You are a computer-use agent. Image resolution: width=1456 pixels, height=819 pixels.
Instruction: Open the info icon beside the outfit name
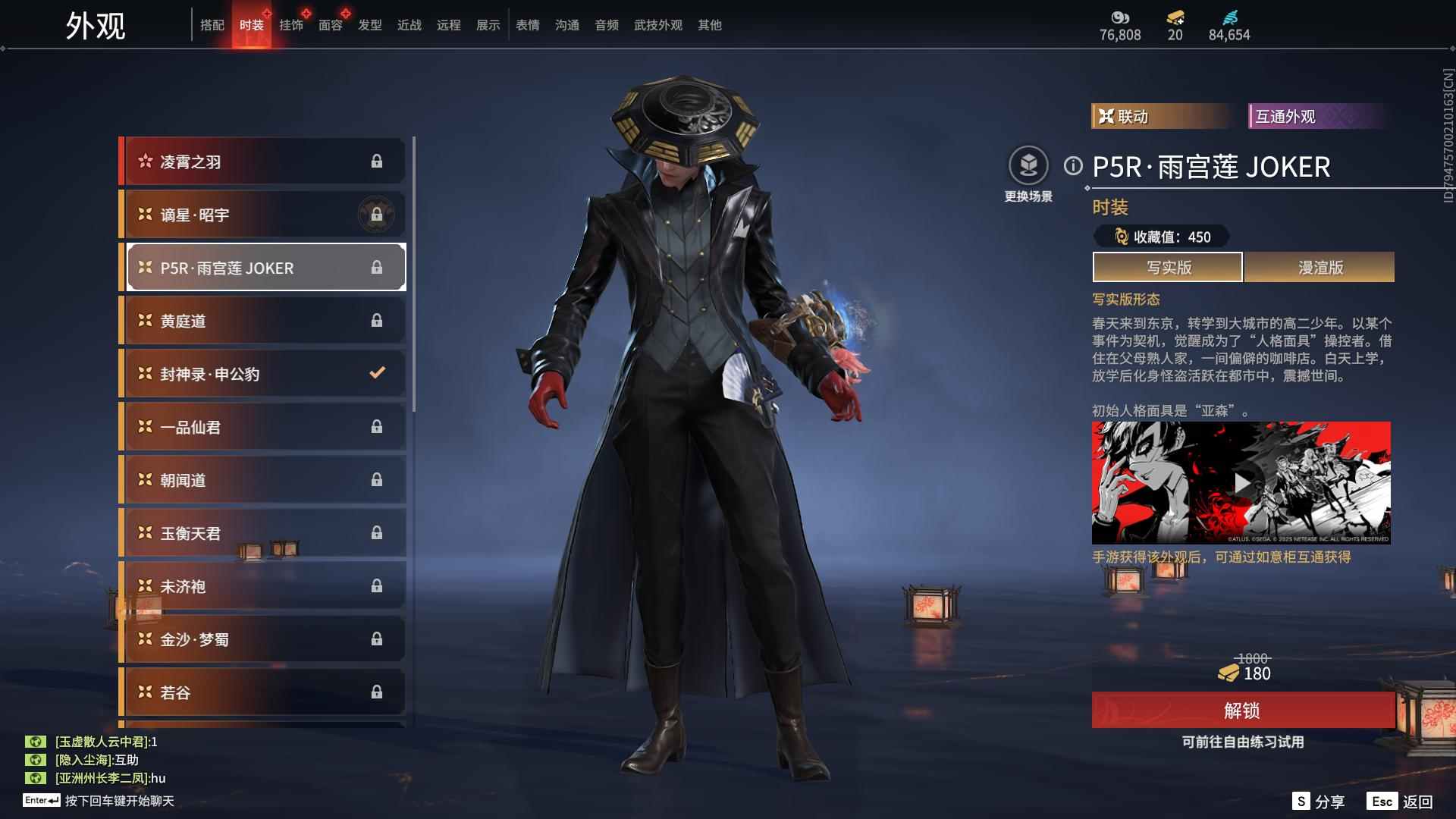tap(1073, 166)
